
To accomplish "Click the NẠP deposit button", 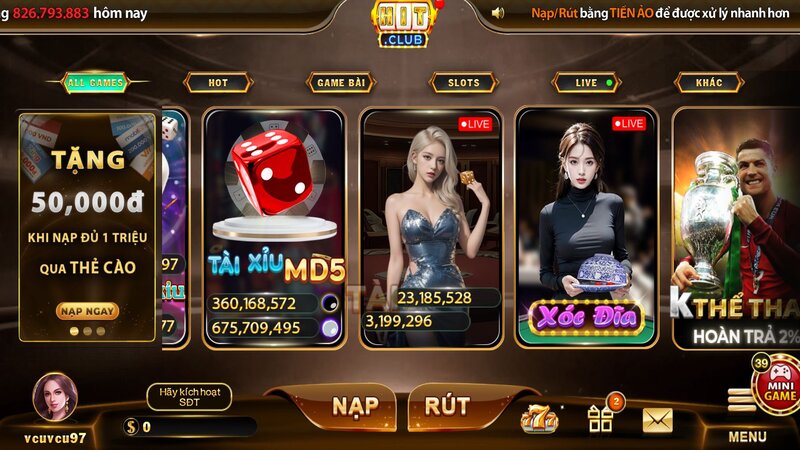I will (354, 406).
